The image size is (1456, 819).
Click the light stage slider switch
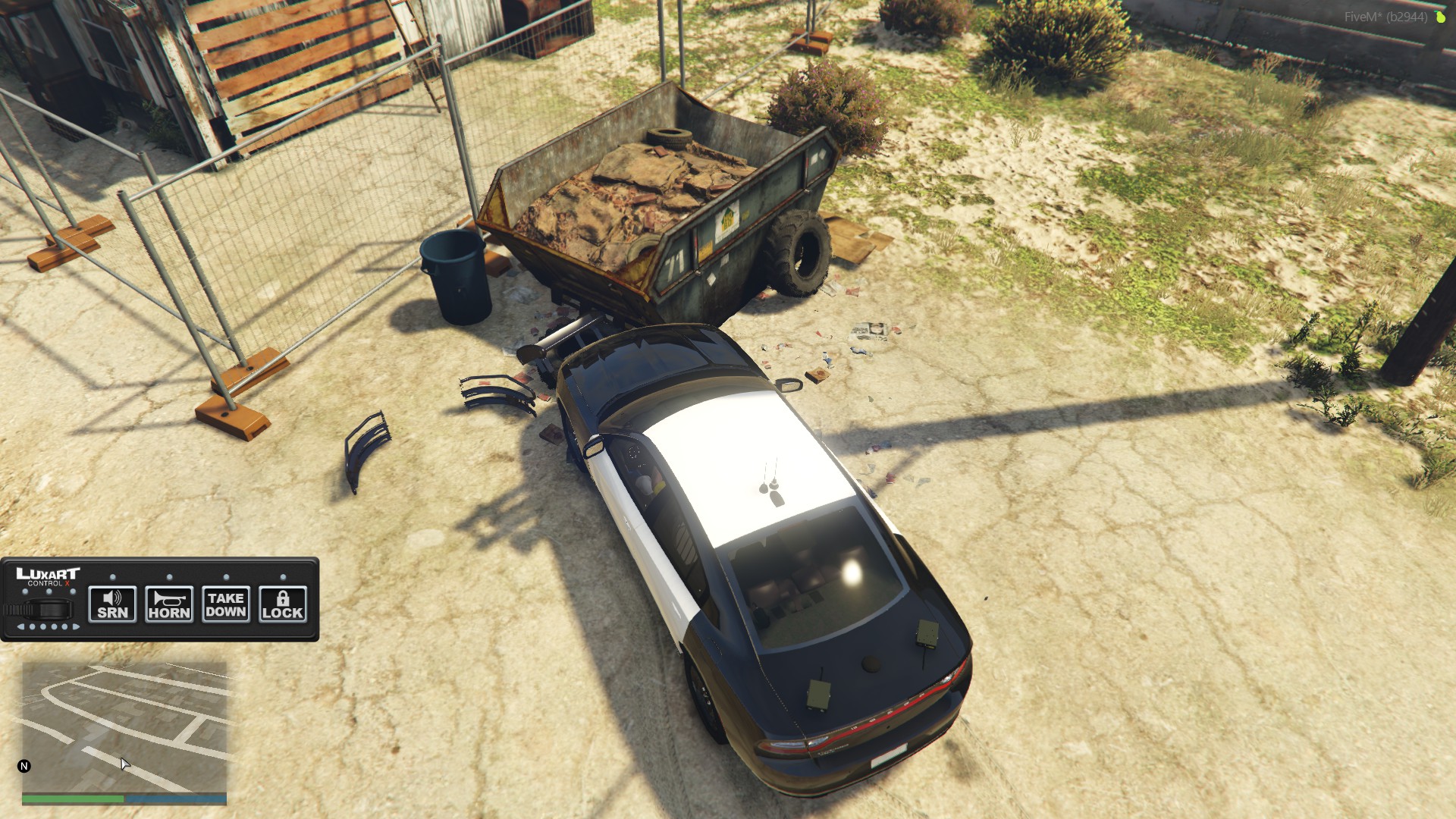click(49, 609)
